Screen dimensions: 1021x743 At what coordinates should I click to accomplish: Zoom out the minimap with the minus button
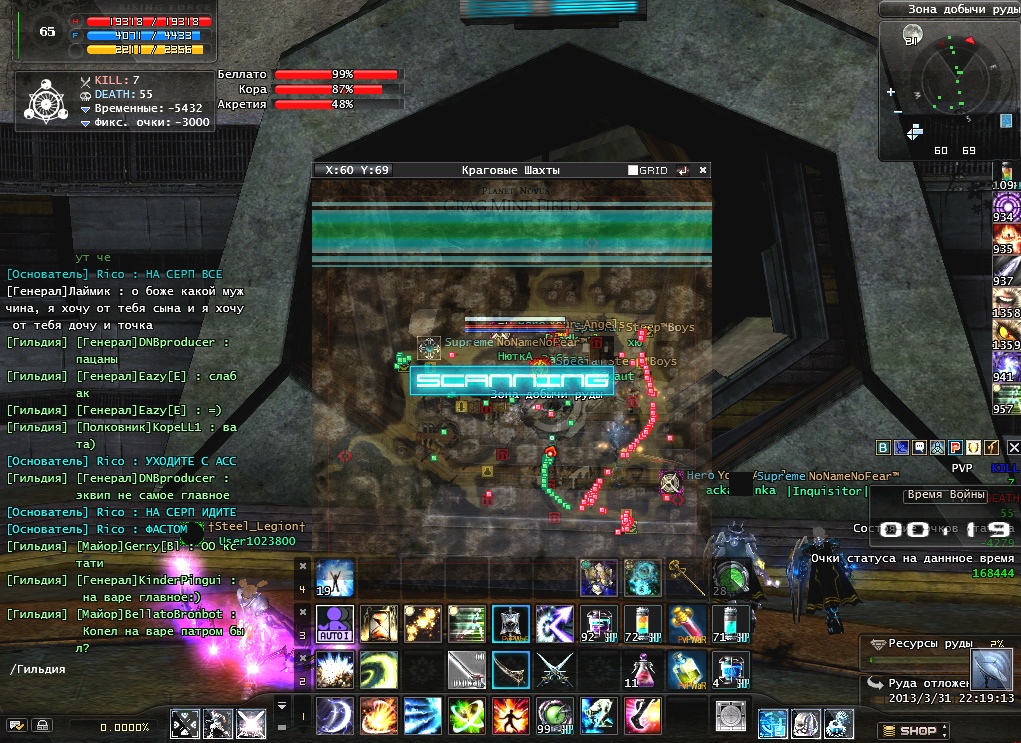(897, 111)
